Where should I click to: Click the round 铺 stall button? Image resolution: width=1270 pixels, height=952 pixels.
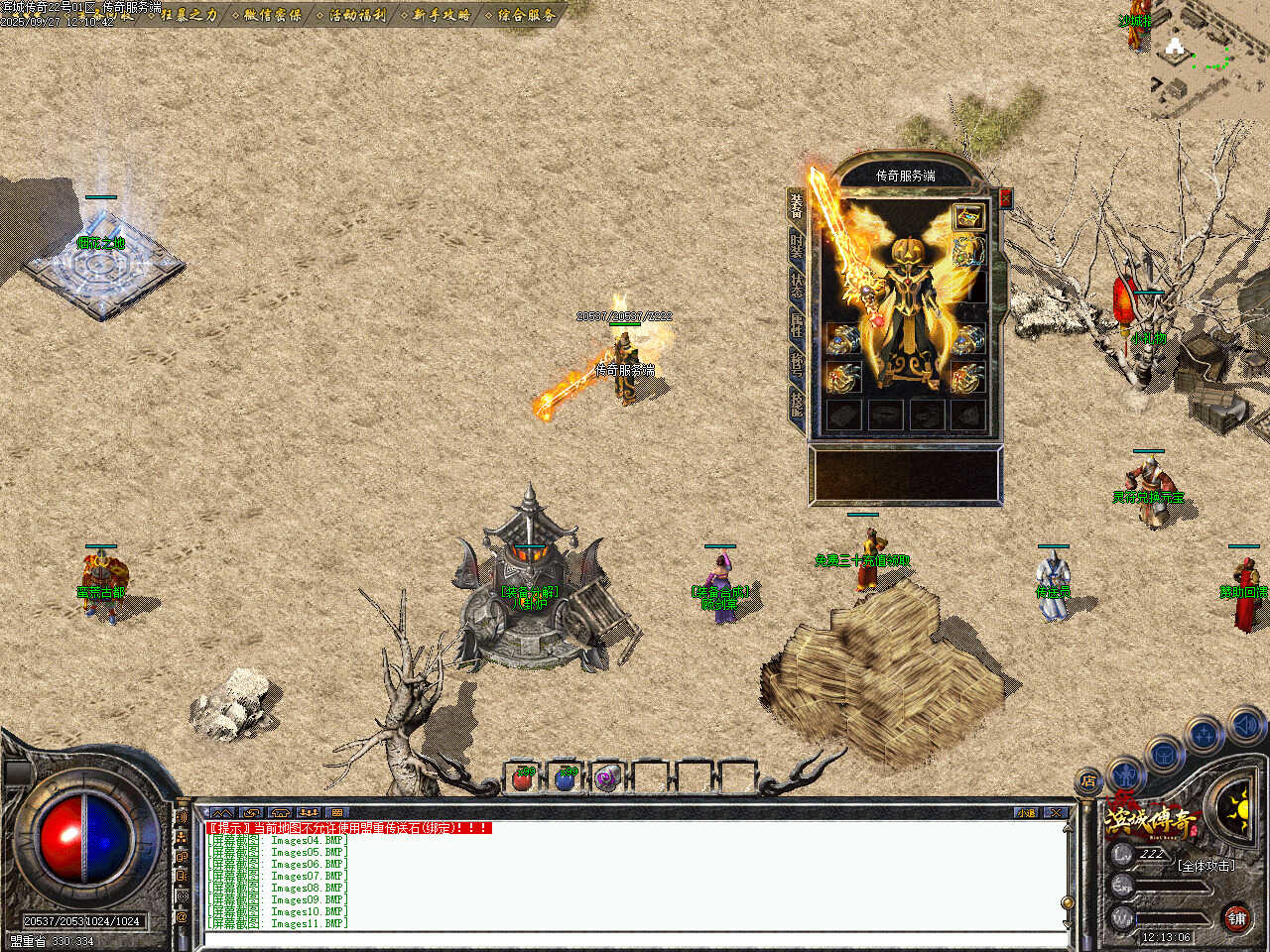pyautogui.click(x=1236, y=918)
